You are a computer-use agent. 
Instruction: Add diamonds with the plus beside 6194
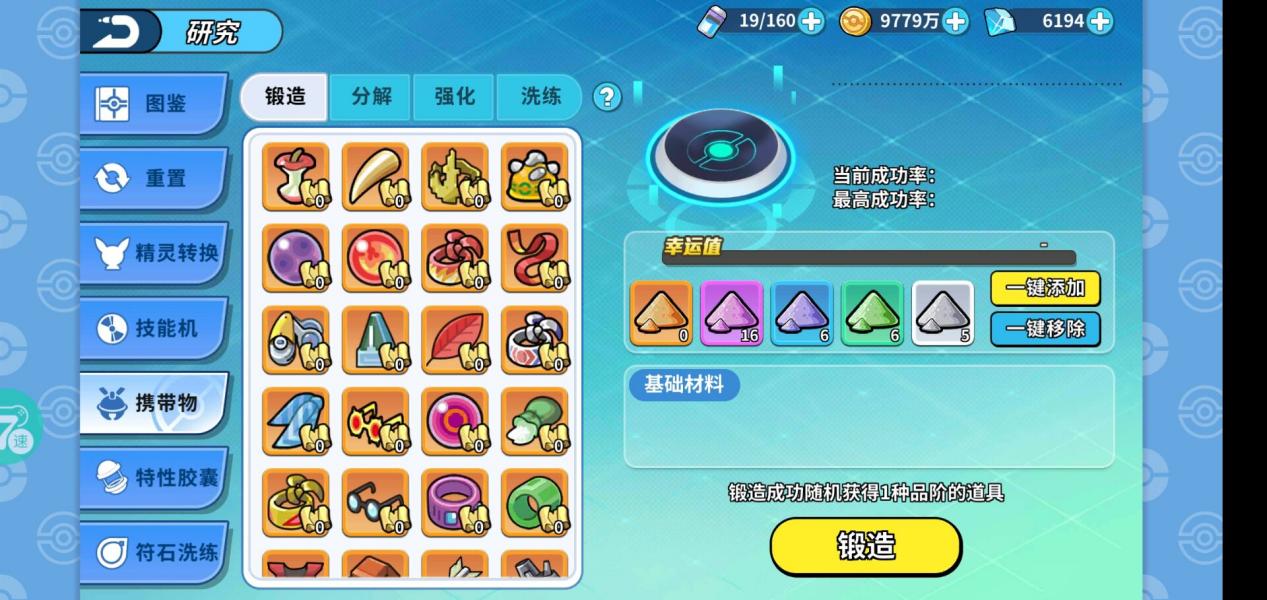[1099, 21]
